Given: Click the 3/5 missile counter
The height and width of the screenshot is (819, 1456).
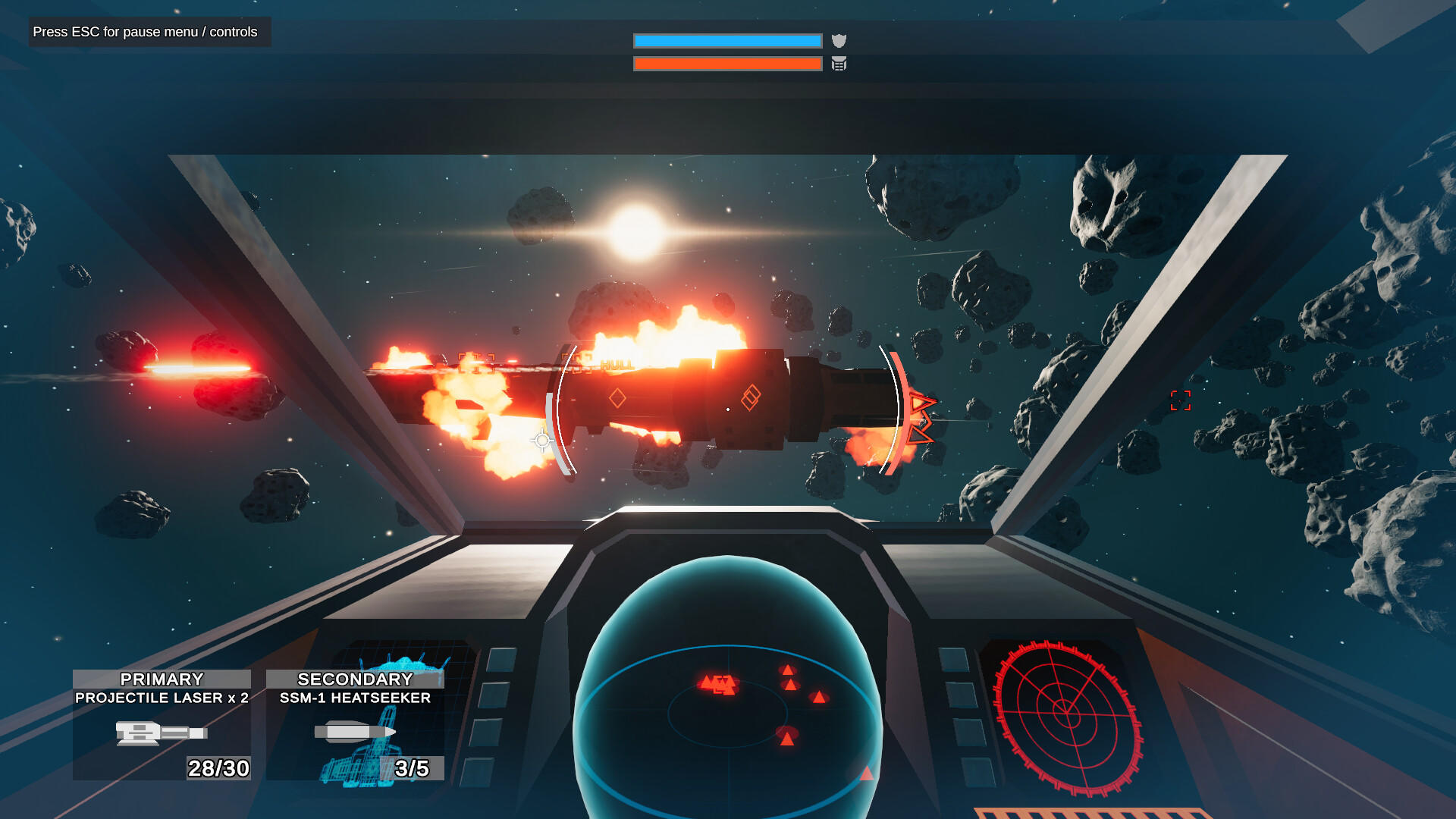Looking at the screenshot, I should click(x=410, y=768).
